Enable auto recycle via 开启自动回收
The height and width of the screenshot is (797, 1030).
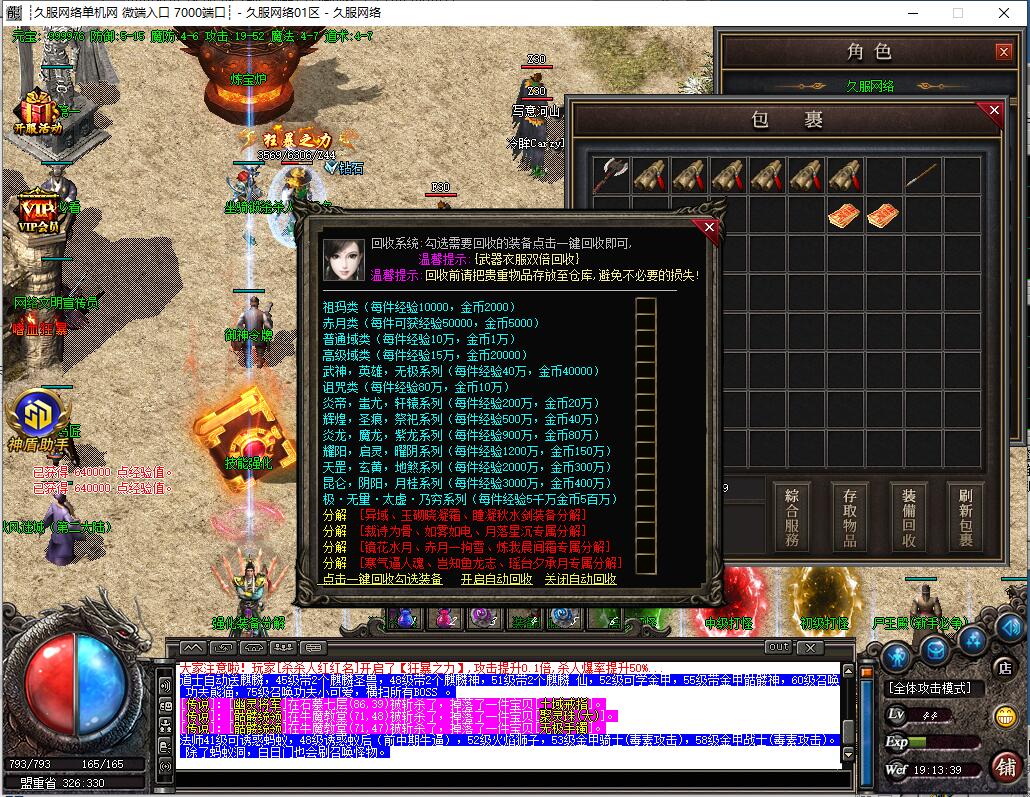(x=496, y=579)
